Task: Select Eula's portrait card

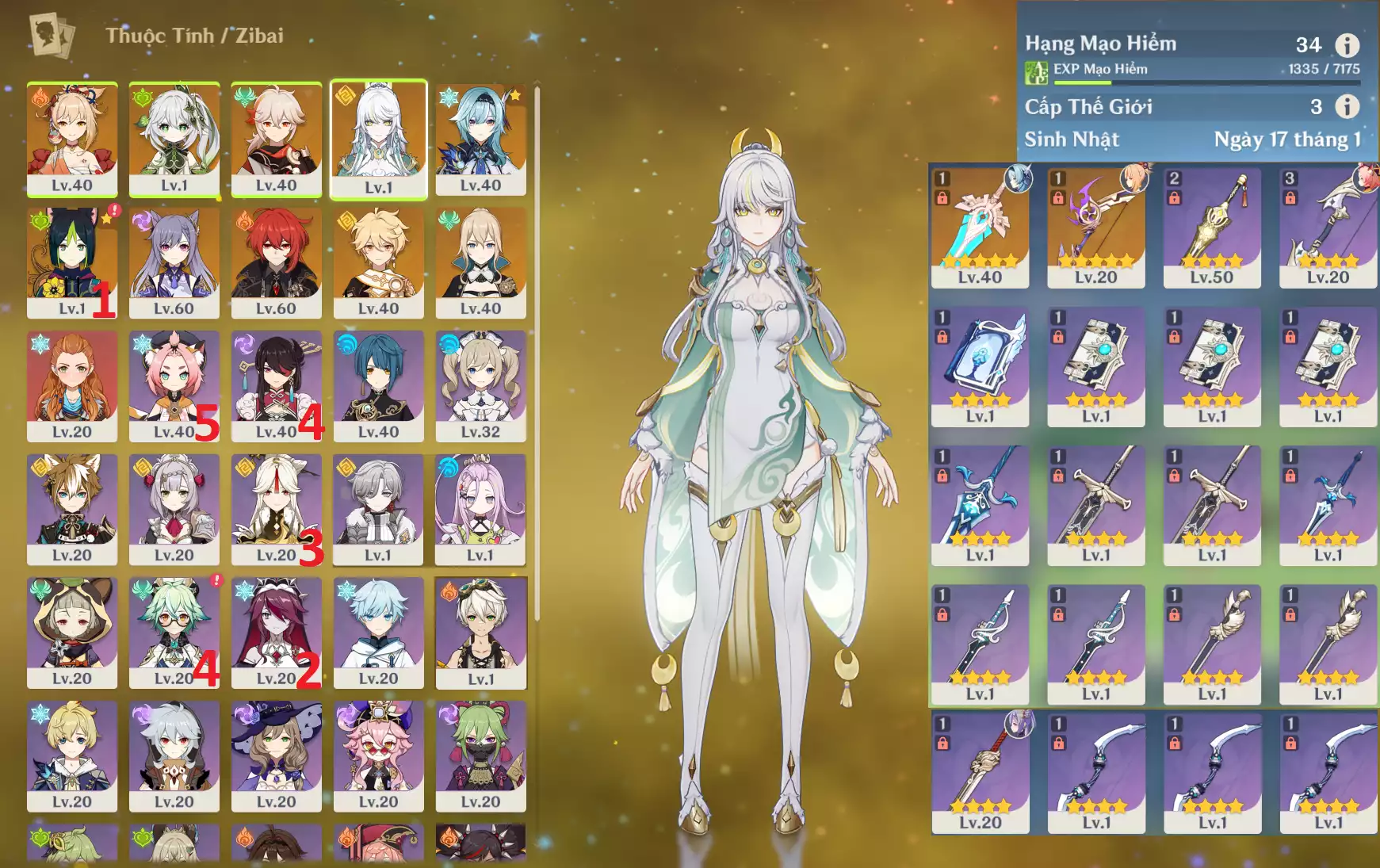Action: click(480, 139)
